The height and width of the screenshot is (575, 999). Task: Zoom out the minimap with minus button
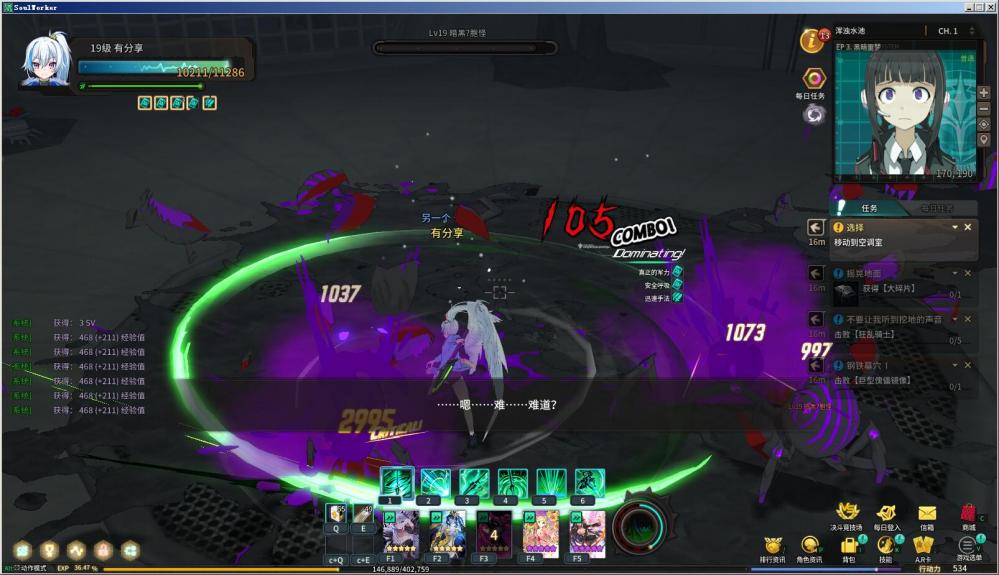[x=984, y=107]
